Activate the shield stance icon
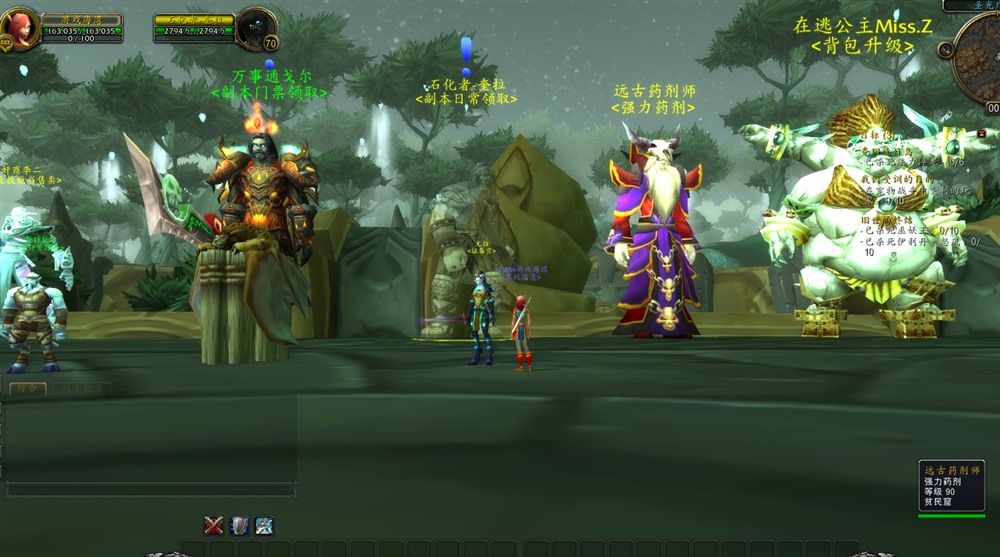This screenshot has height=557, width=1000. (240, 525)
